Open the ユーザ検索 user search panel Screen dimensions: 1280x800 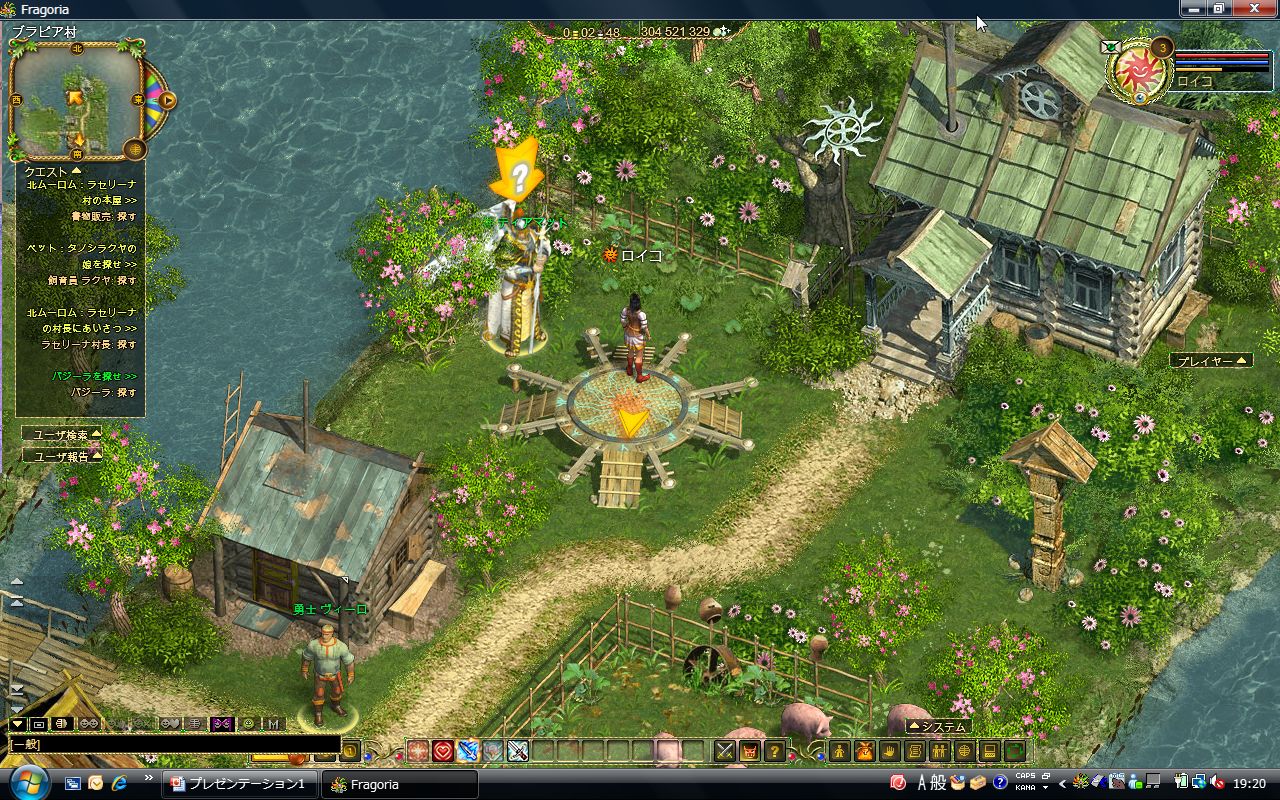tap(61, 434)
